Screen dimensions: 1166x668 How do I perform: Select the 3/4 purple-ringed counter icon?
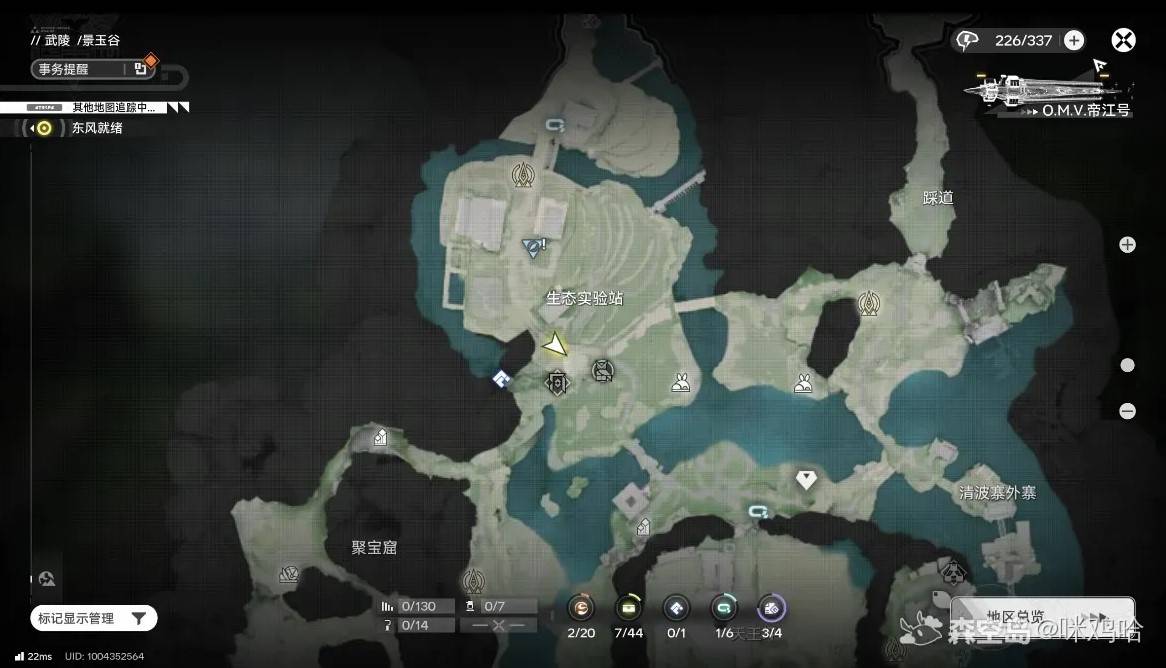tap(771, 607)
